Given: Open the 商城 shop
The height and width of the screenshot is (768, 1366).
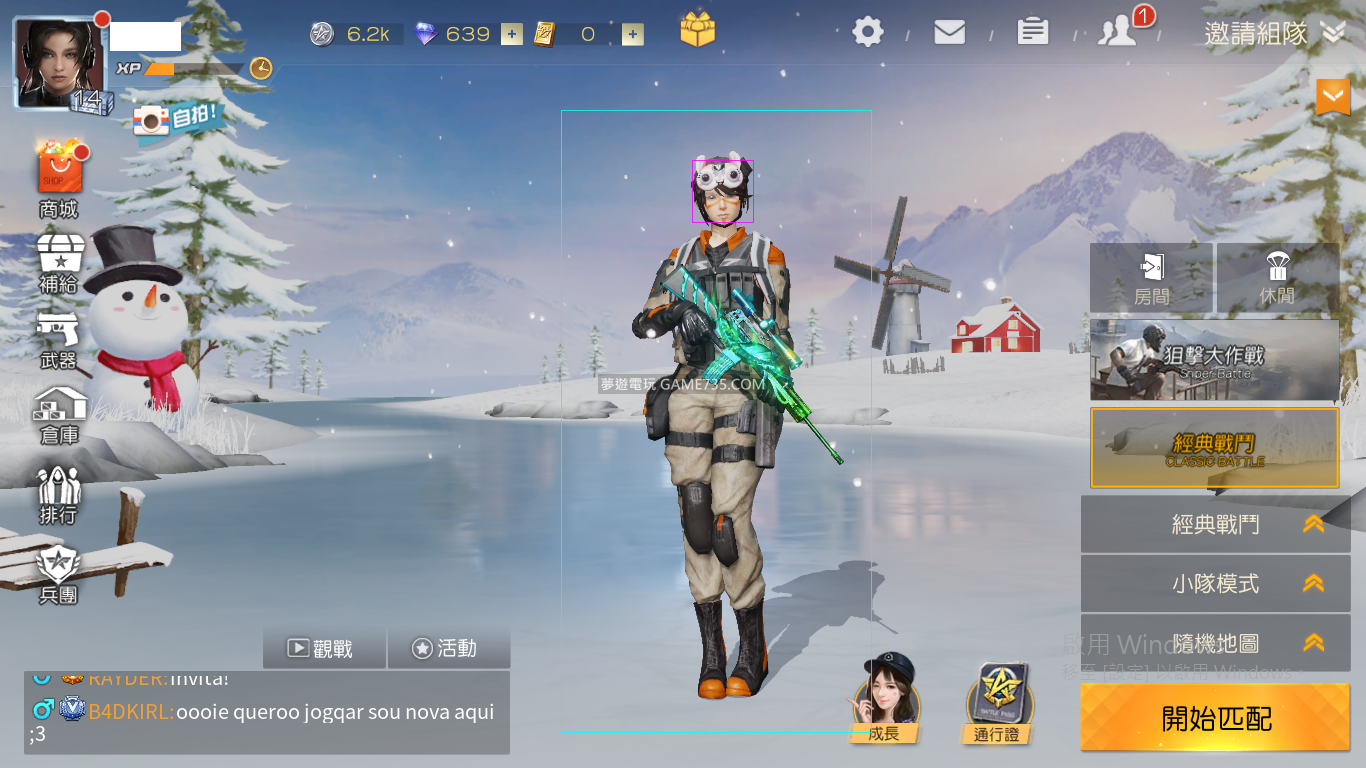Looking at the screenshot, I should [x=59, y=177].
